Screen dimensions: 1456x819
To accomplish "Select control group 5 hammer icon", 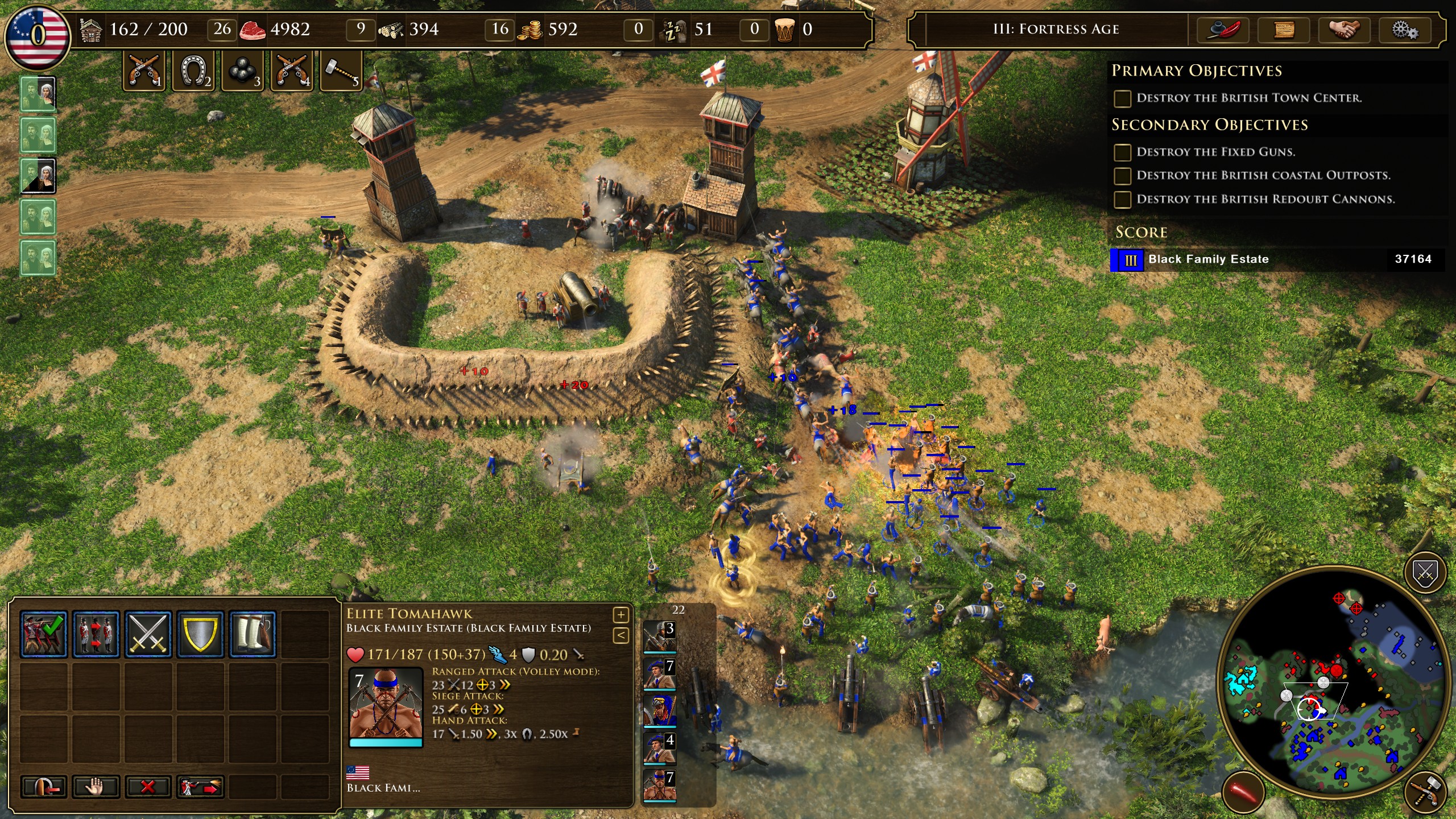I will click(x=341, y=71).
